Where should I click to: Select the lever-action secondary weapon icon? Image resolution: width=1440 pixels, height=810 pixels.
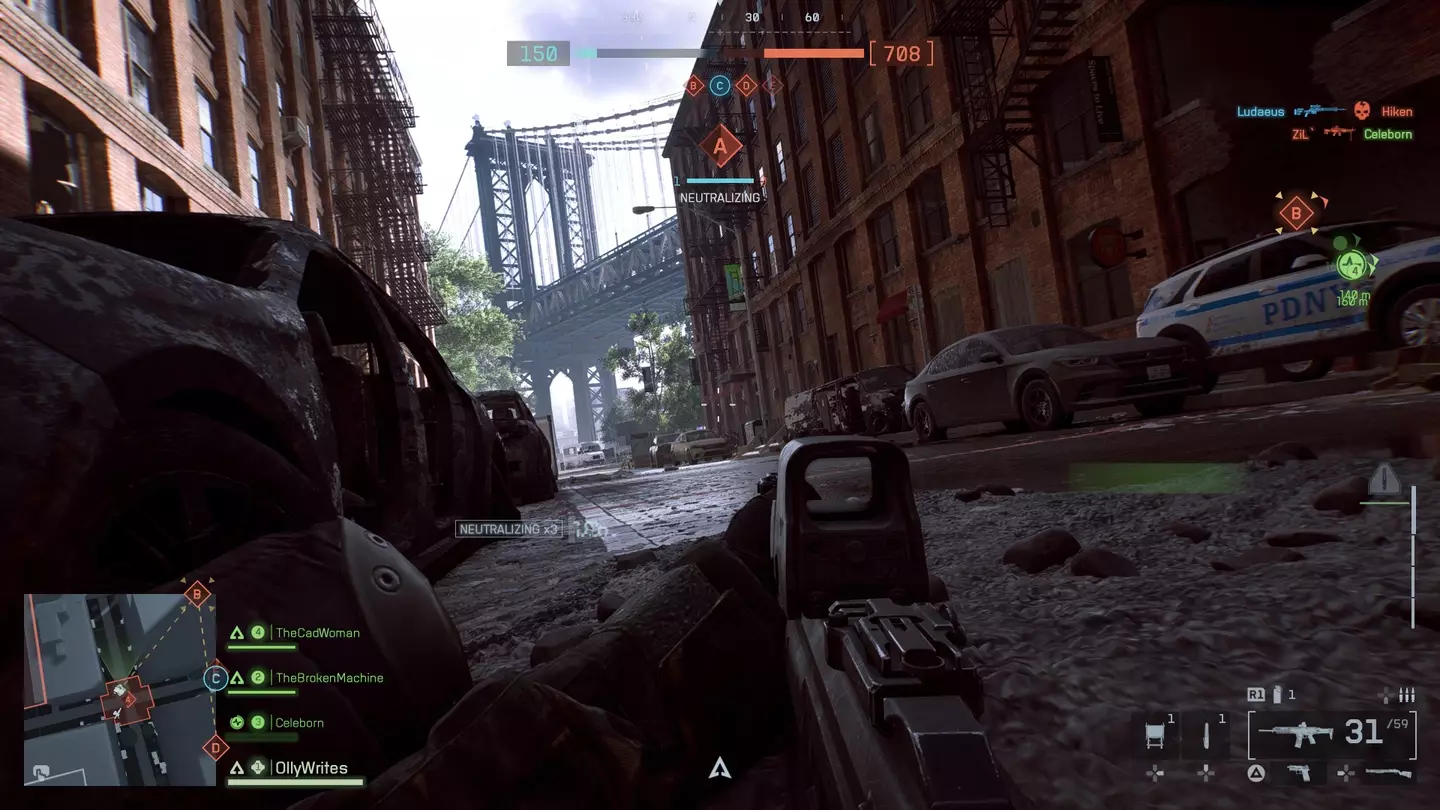(x=1388, y=772)
